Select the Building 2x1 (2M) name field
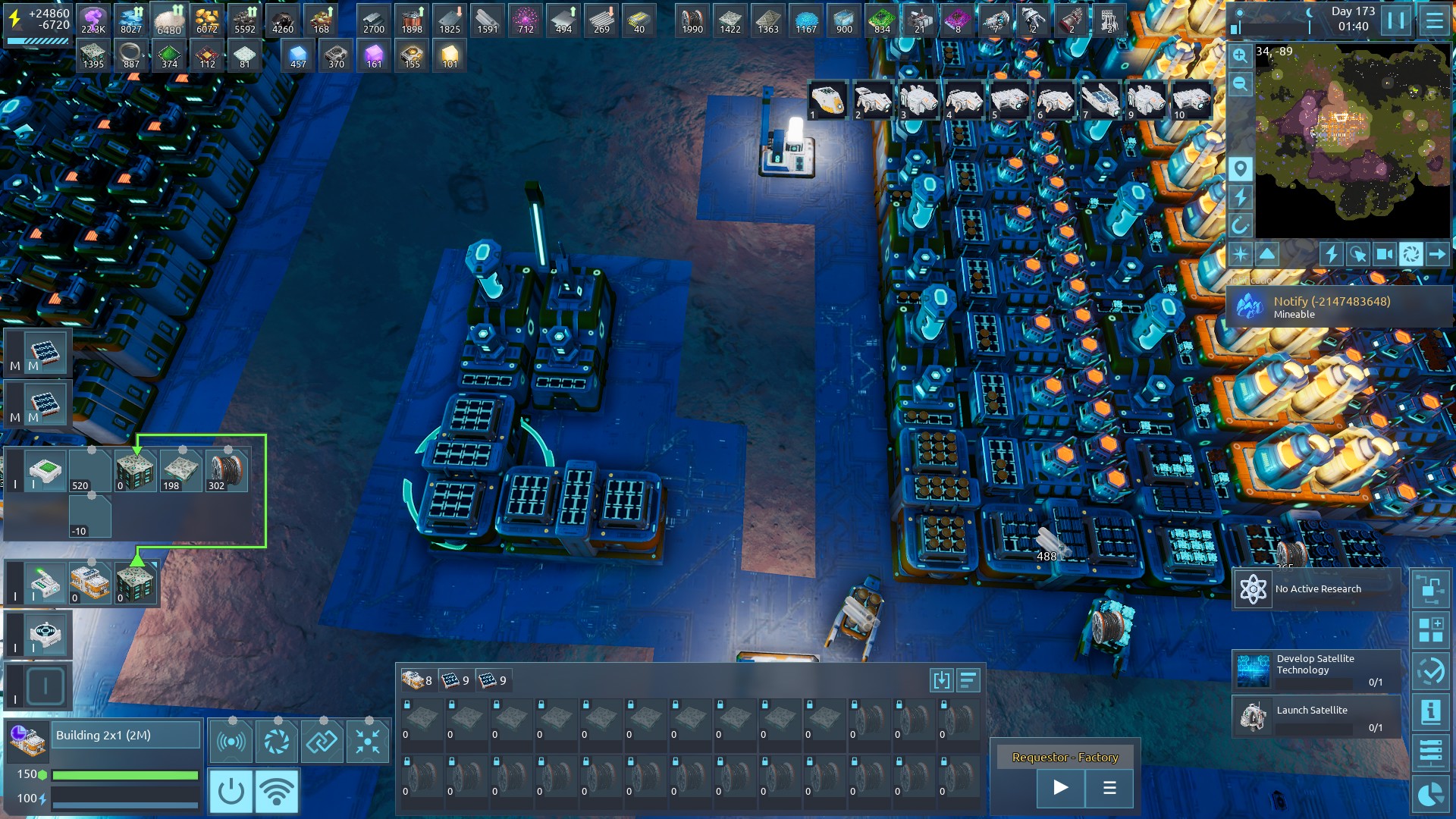The height and width of the screenshot is (819, 1456). 125,735
